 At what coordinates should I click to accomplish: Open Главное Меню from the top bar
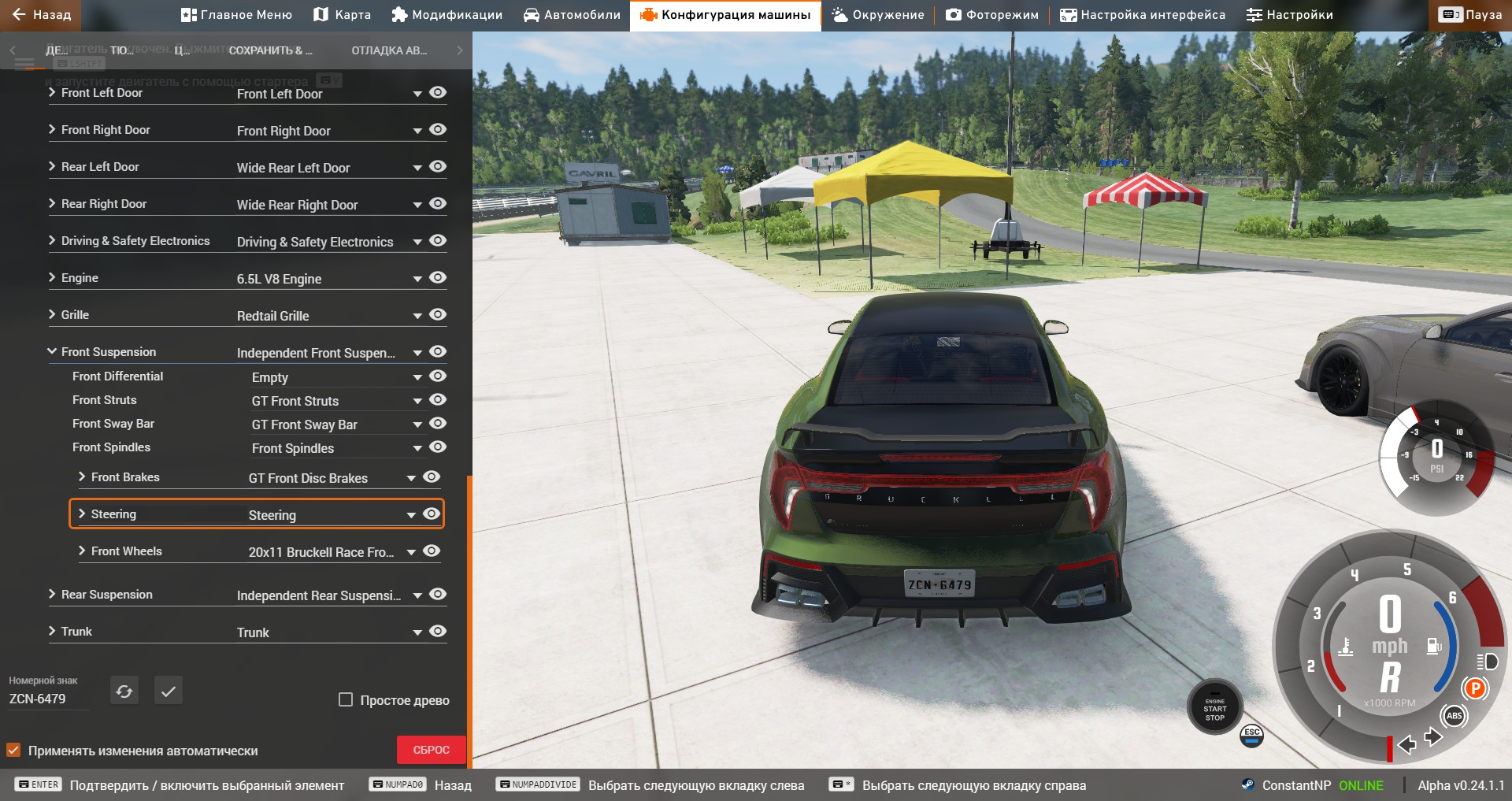pyautogui.click(x=236, y=15)
